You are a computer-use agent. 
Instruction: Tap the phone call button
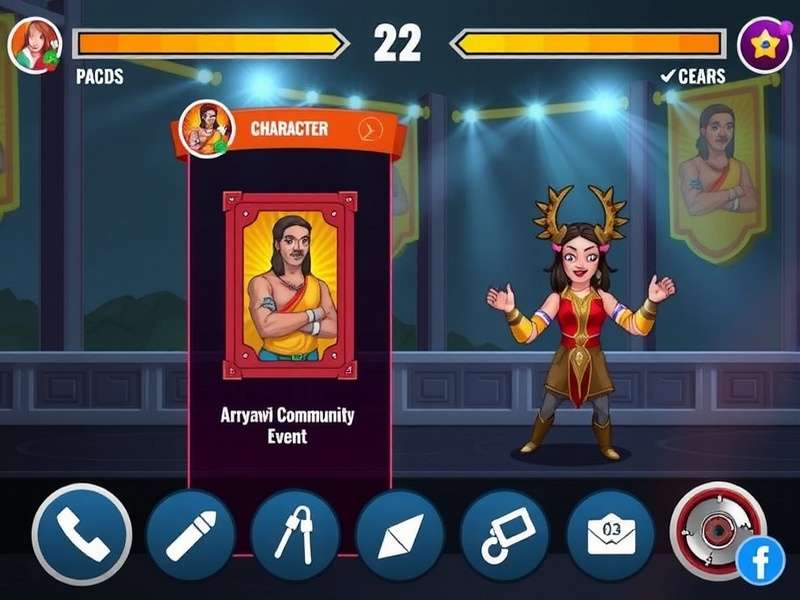click(81, 534)
